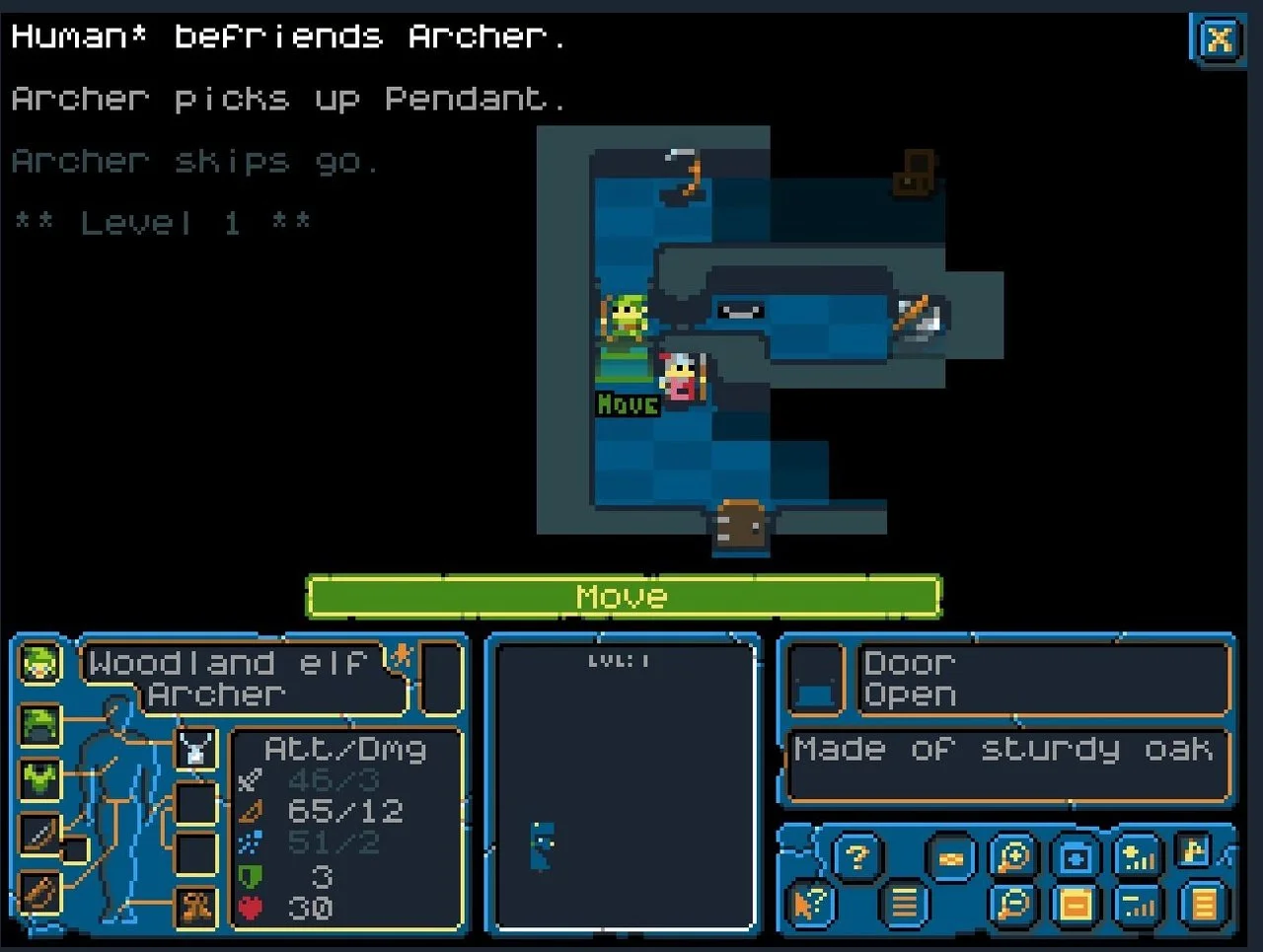Screen dimensions: 1263x952
Task: Close the log panel with the X button
Action: [1220, 40]
